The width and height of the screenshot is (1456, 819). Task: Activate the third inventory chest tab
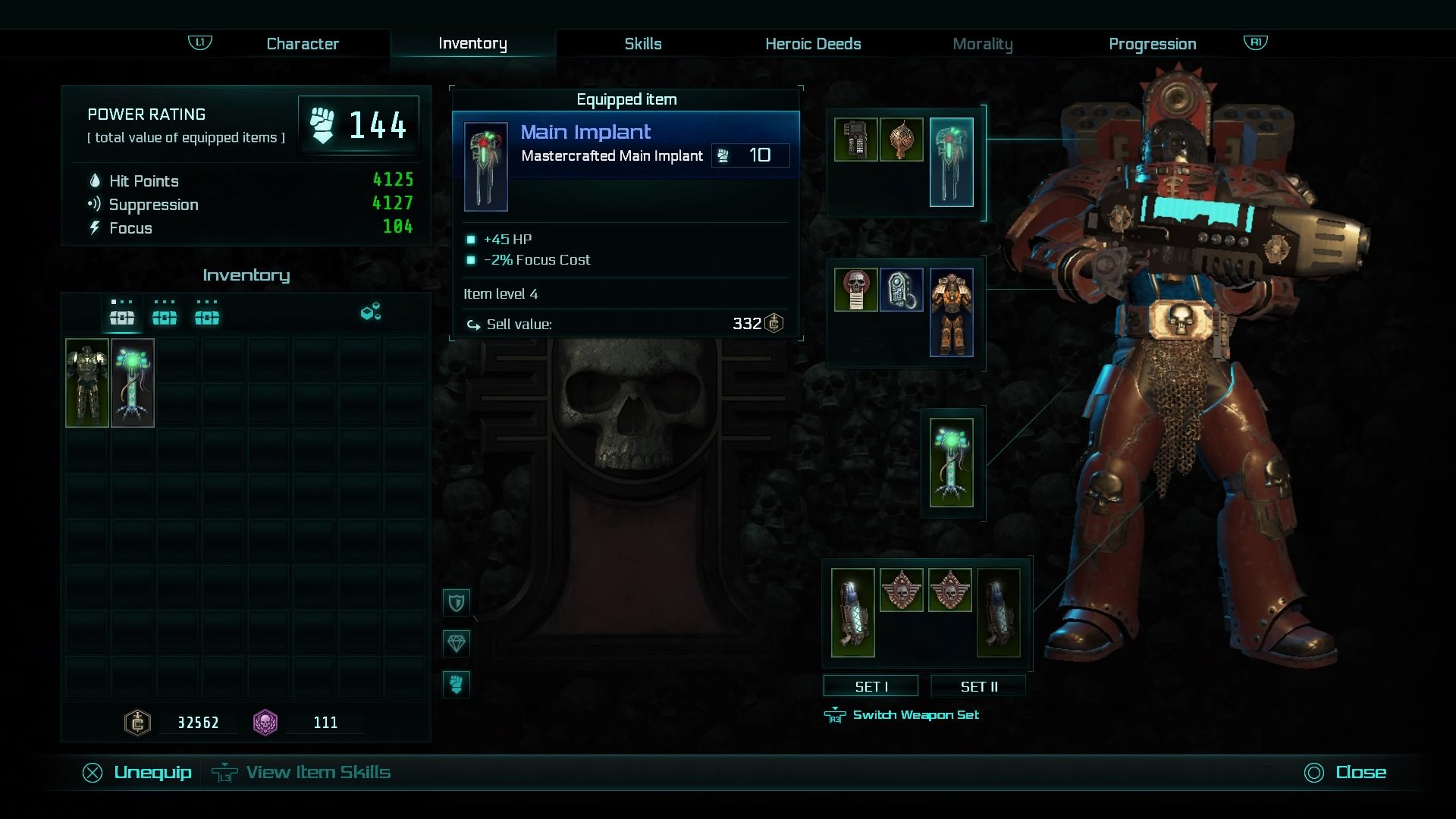(x=208, y=314)
